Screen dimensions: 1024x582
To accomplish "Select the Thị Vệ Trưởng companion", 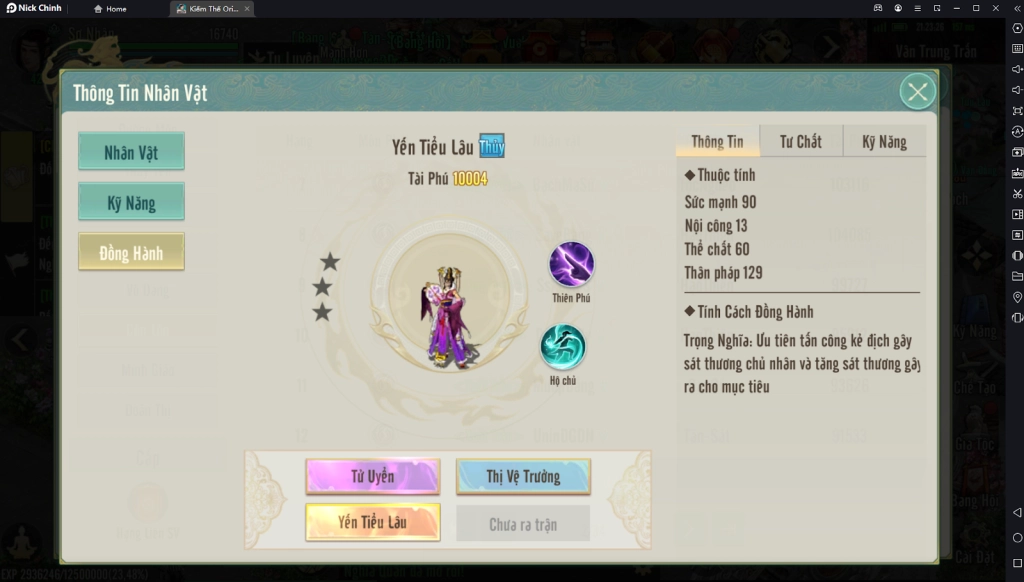I will tap(523, 476).
